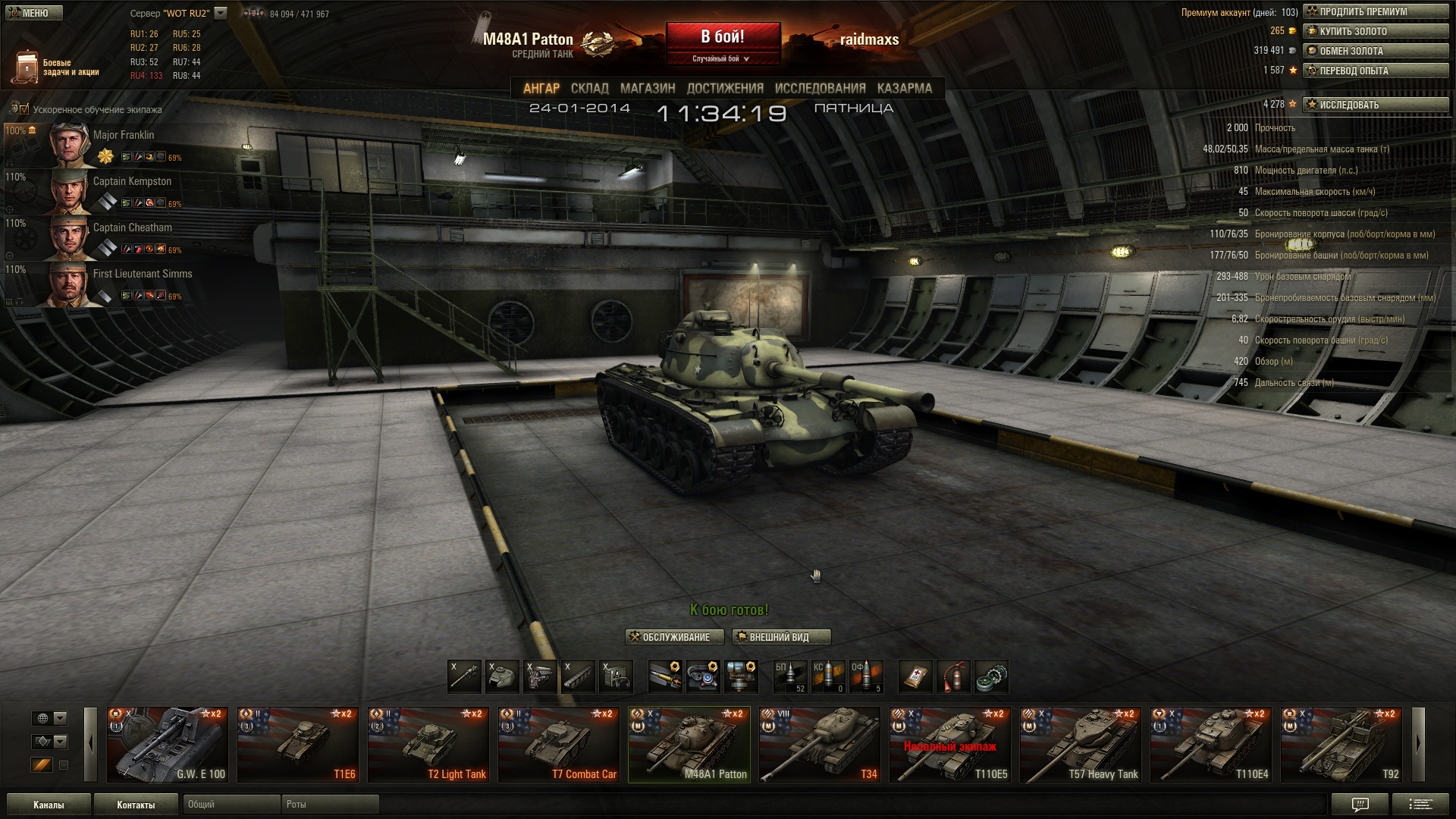Image resolution: width=1456 pixels, height=819 pixels.
Task: Click ПРОДЛИТЬ ПРЕМИУМ button
Action: click(x=1375, y=12)
